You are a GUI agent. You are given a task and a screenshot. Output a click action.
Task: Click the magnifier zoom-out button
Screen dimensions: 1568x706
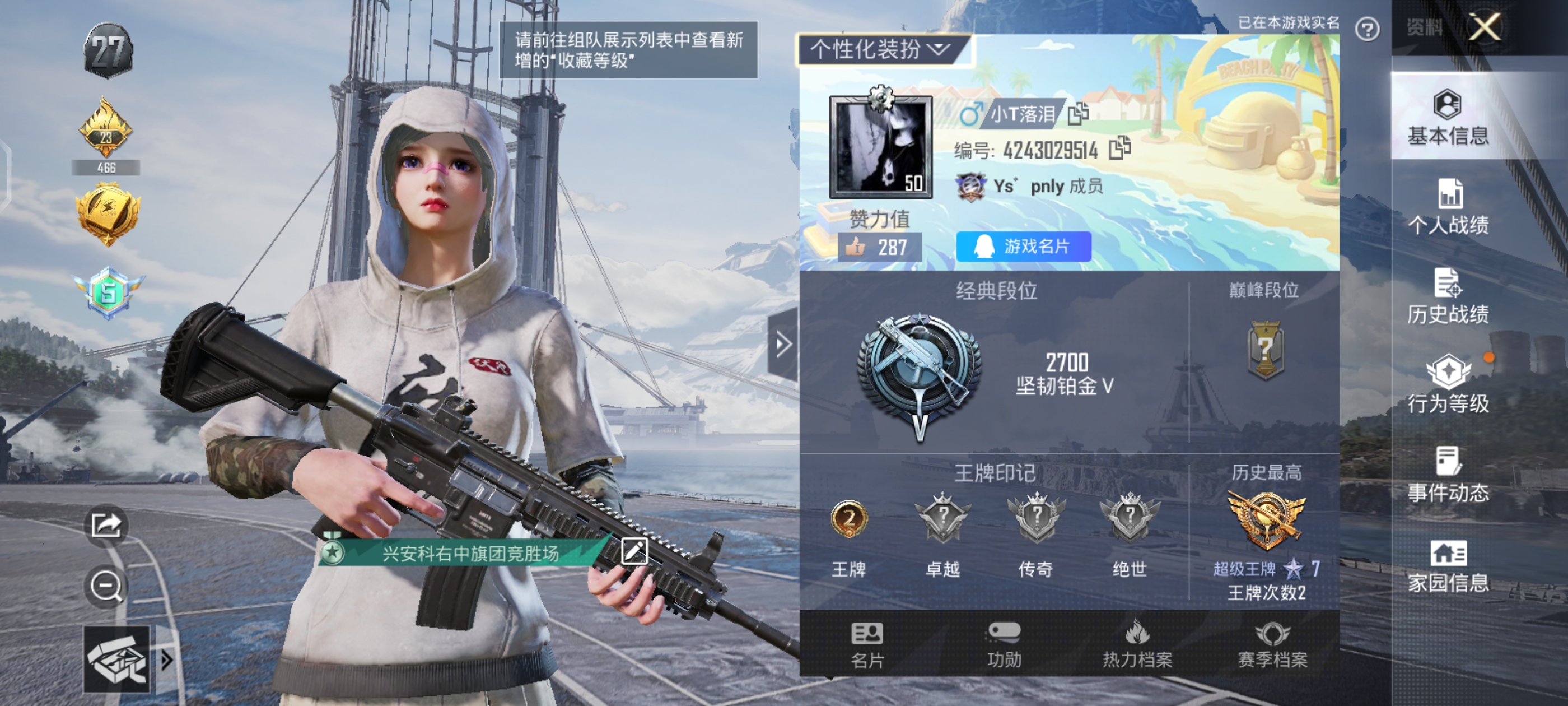pyautogui.click(x=106, y=587)
